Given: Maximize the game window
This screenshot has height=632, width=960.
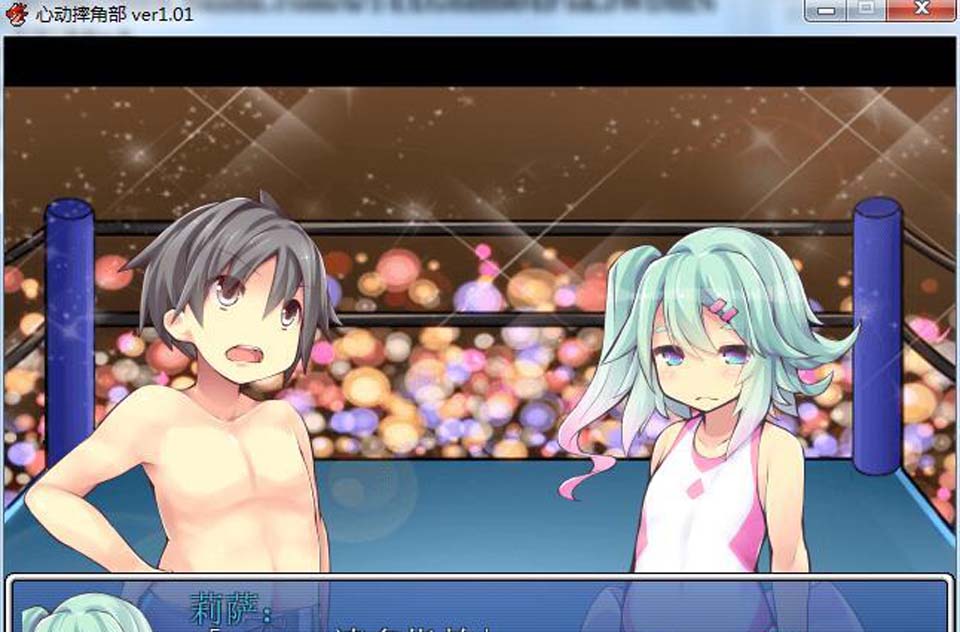Looking at the screenshot, I should [x=866, y=10].
